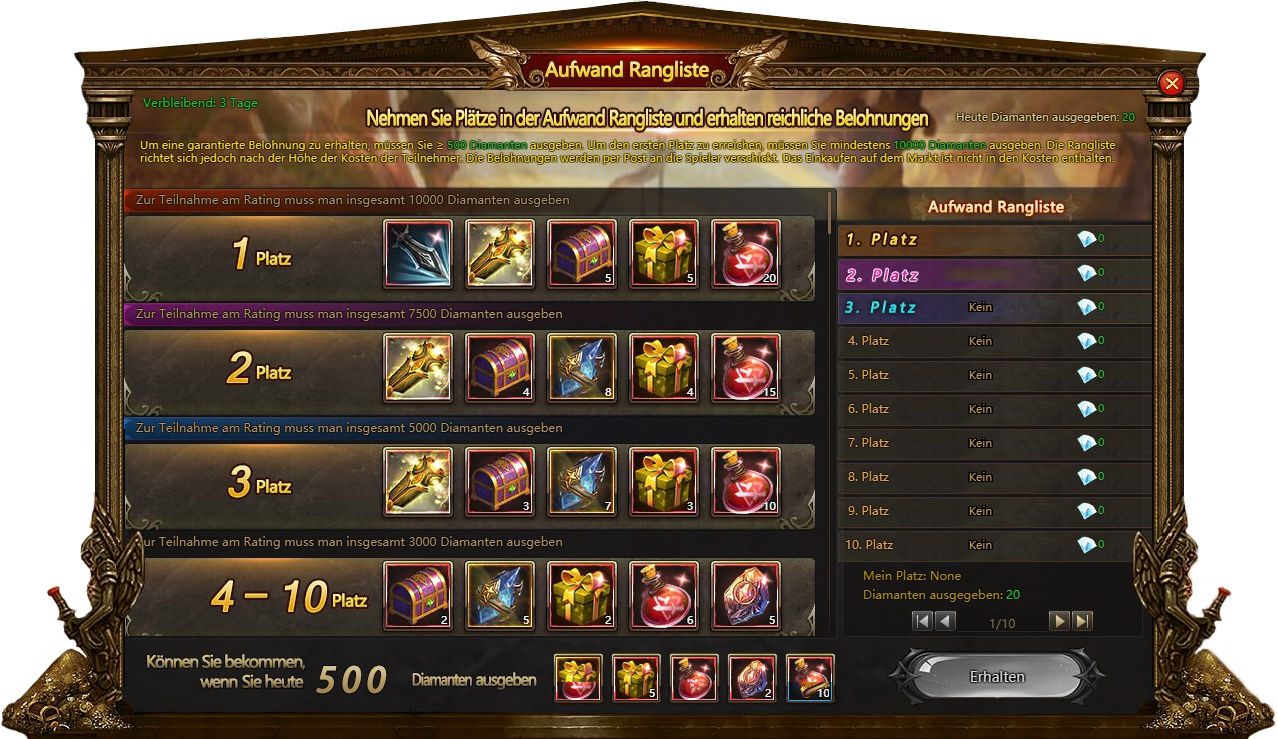The image size is (1278, 739).
Task: Inspect the blue crystal reward with quantity 7
Action: pos(582,482)
